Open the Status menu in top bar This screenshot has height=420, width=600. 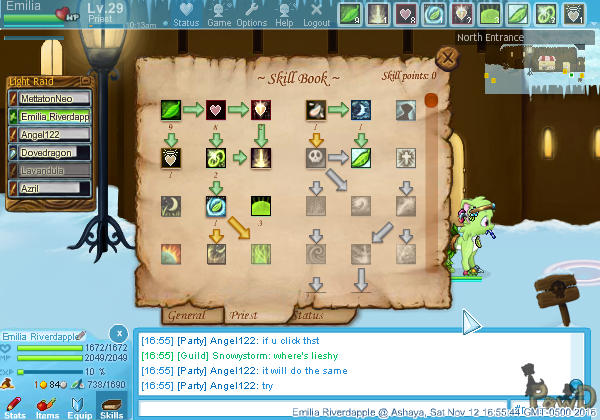coord(186,15)
